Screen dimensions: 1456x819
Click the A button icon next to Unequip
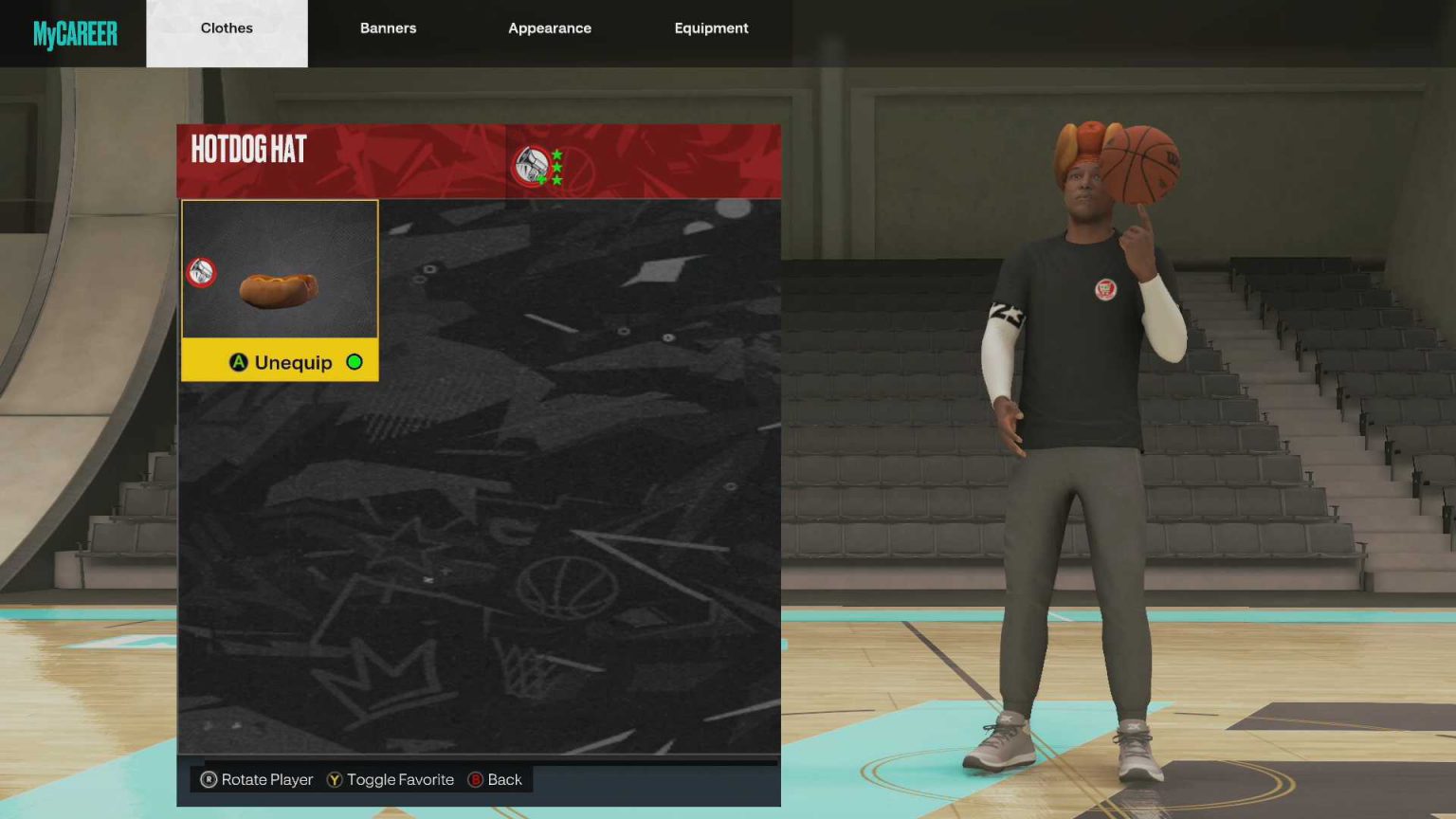pyautogui.click(x=239, y=362)
